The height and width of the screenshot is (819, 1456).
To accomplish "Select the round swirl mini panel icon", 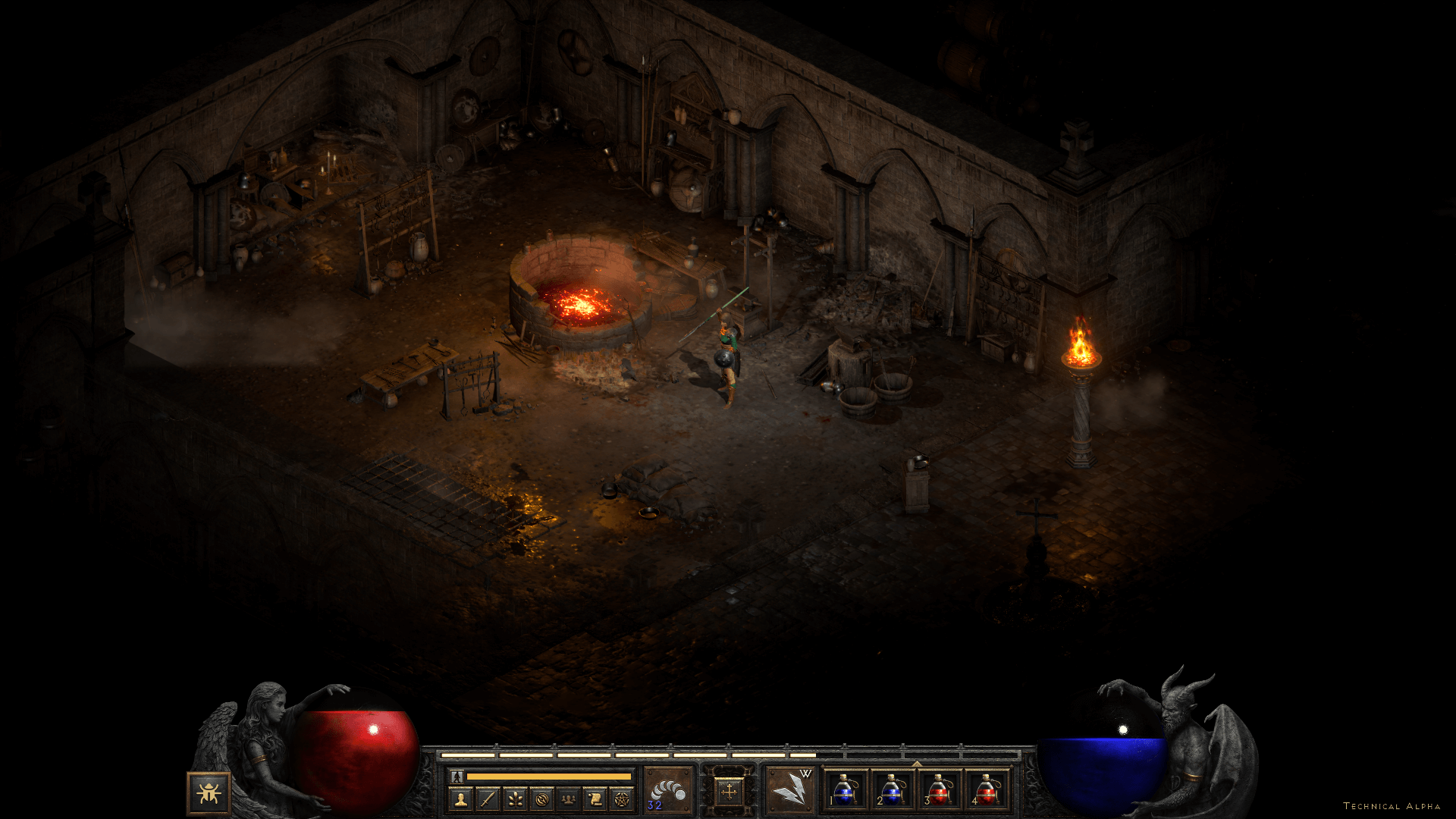I will click(x=541, y=799).
